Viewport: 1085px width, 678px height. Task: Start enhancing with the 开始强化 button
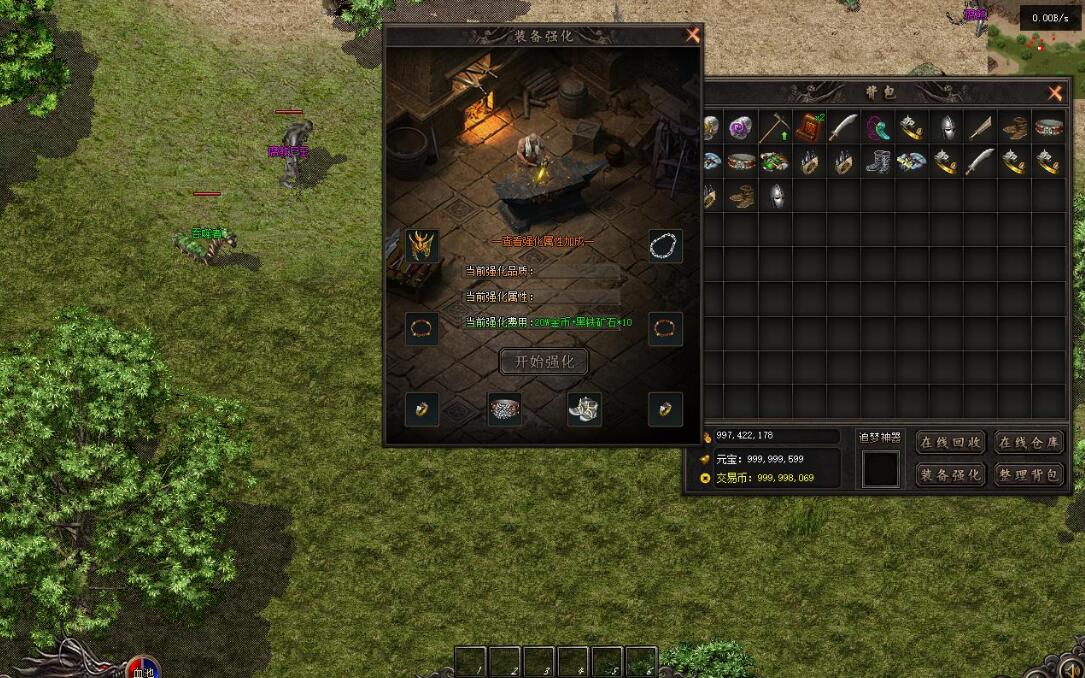point(544,362)
